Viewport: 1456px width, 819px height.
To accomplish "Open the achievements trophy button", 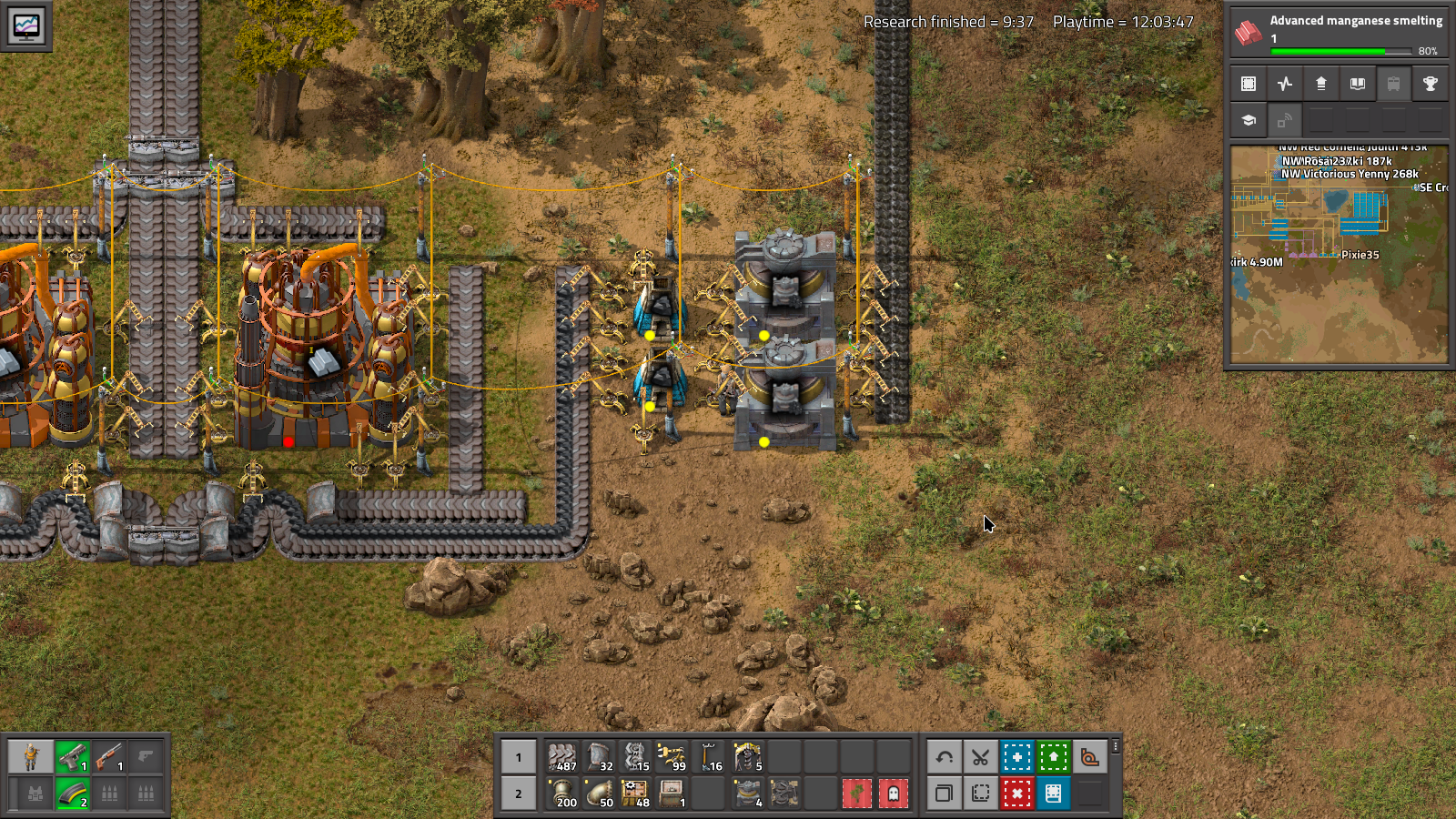I will pyautogui.click(x=1430, y=84).
